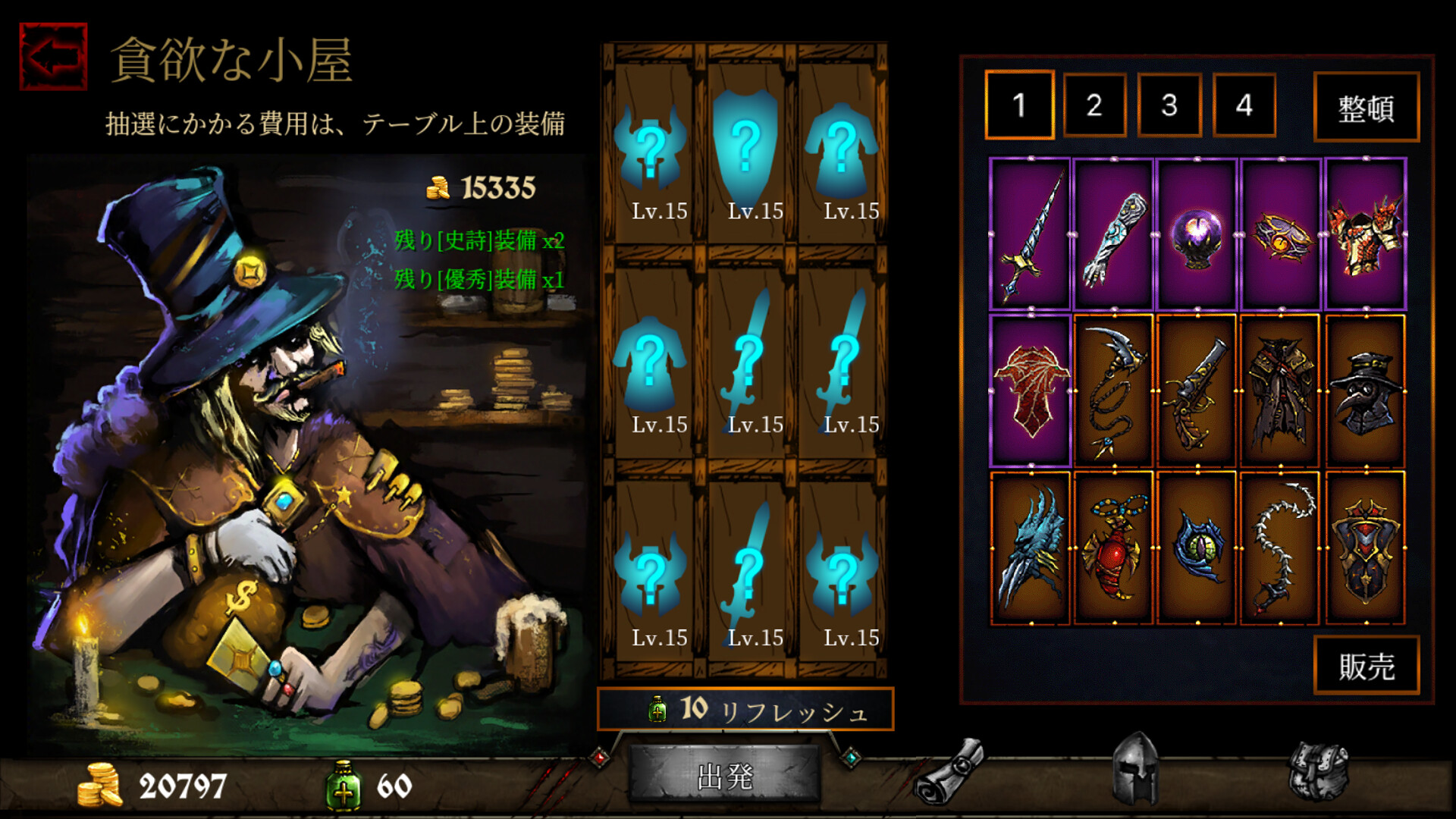Viewport: 1456px width, 819px height.
Task: Open inventory page 4
Action: [x=1244, y=105]
